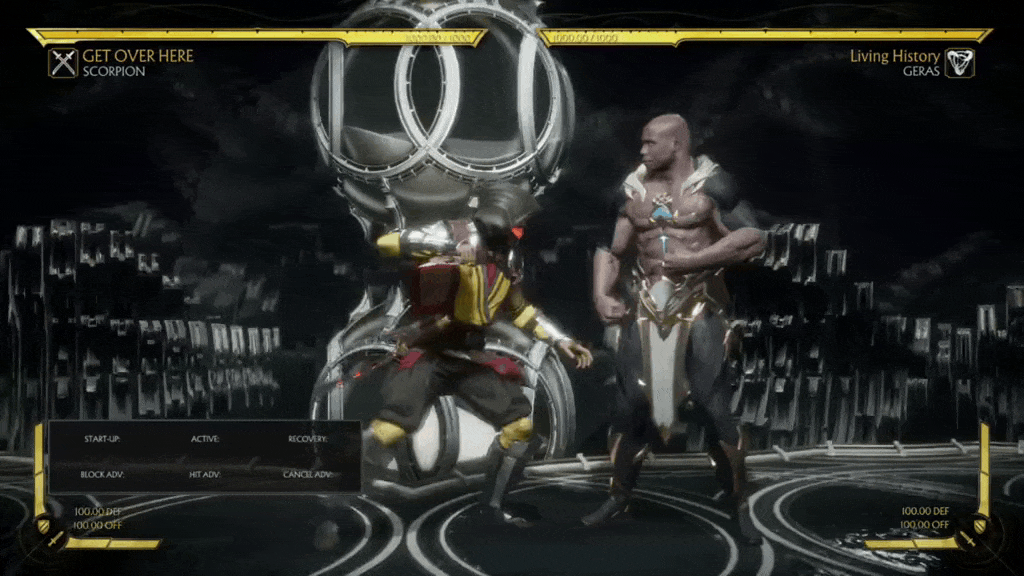1024x576 pixels.
Task: Click the frame data info panel
Action: click(204, 456)
